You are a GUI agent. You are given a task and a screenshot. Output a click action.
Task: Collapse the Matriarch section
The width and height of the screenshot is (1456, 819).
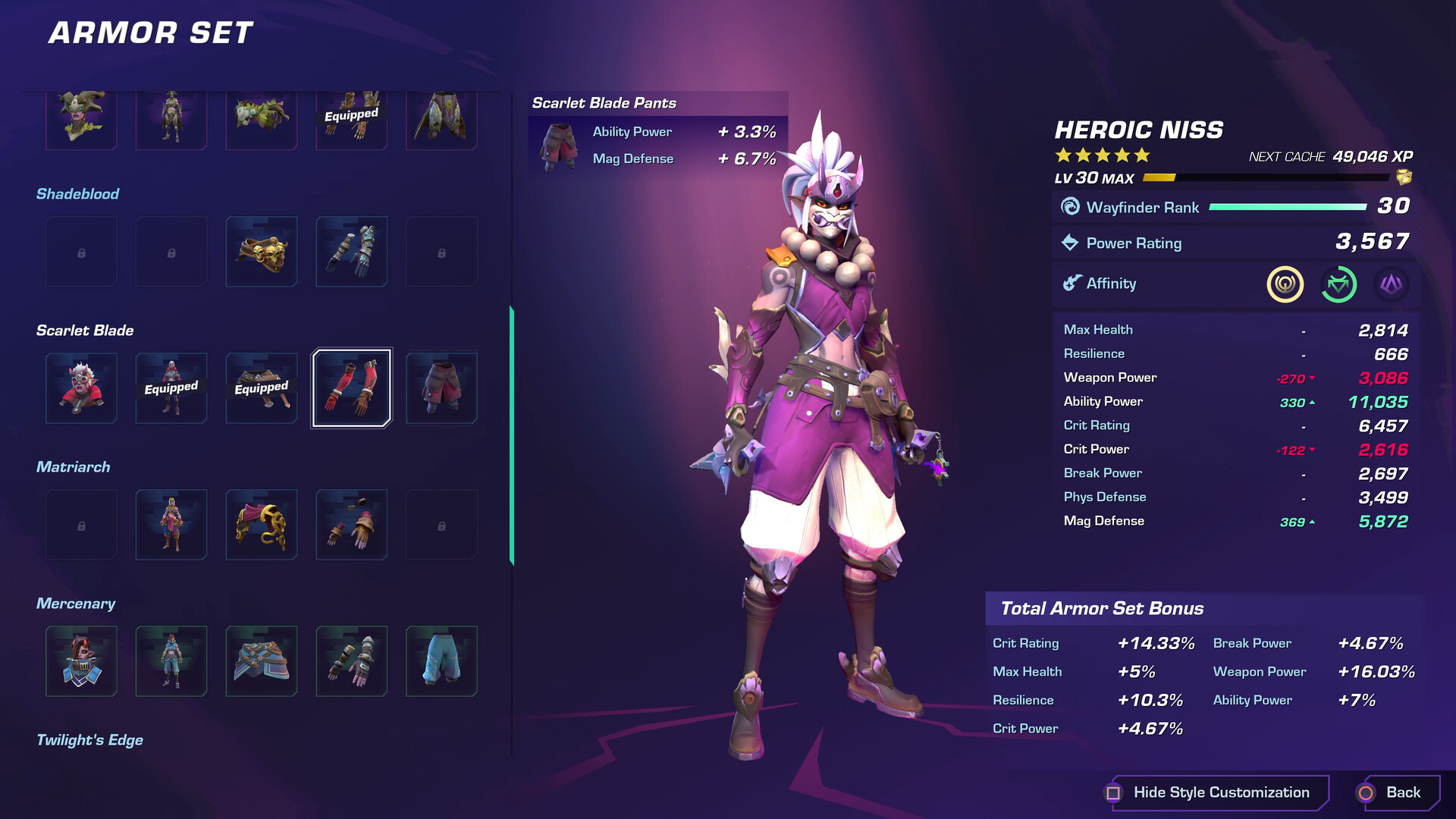click(74, 466)
